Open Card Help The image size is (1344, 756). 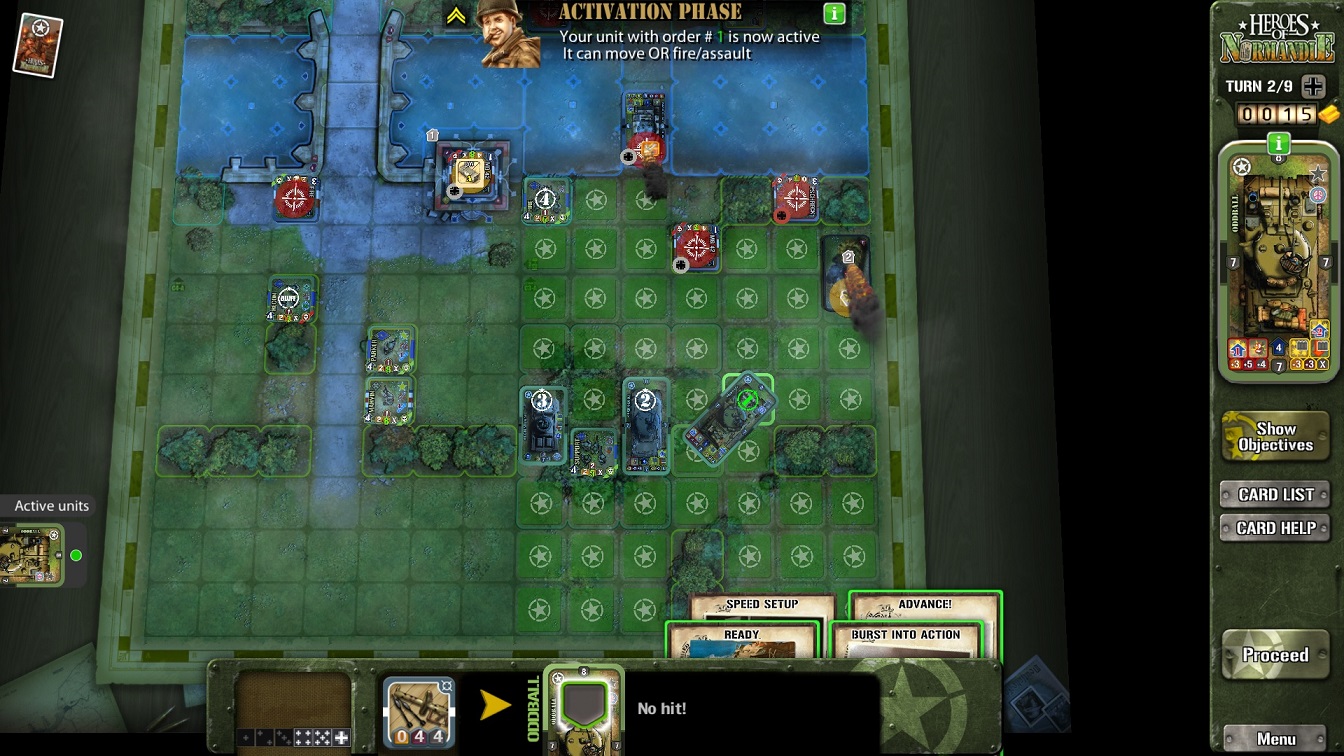click(x=1275, y=528)
